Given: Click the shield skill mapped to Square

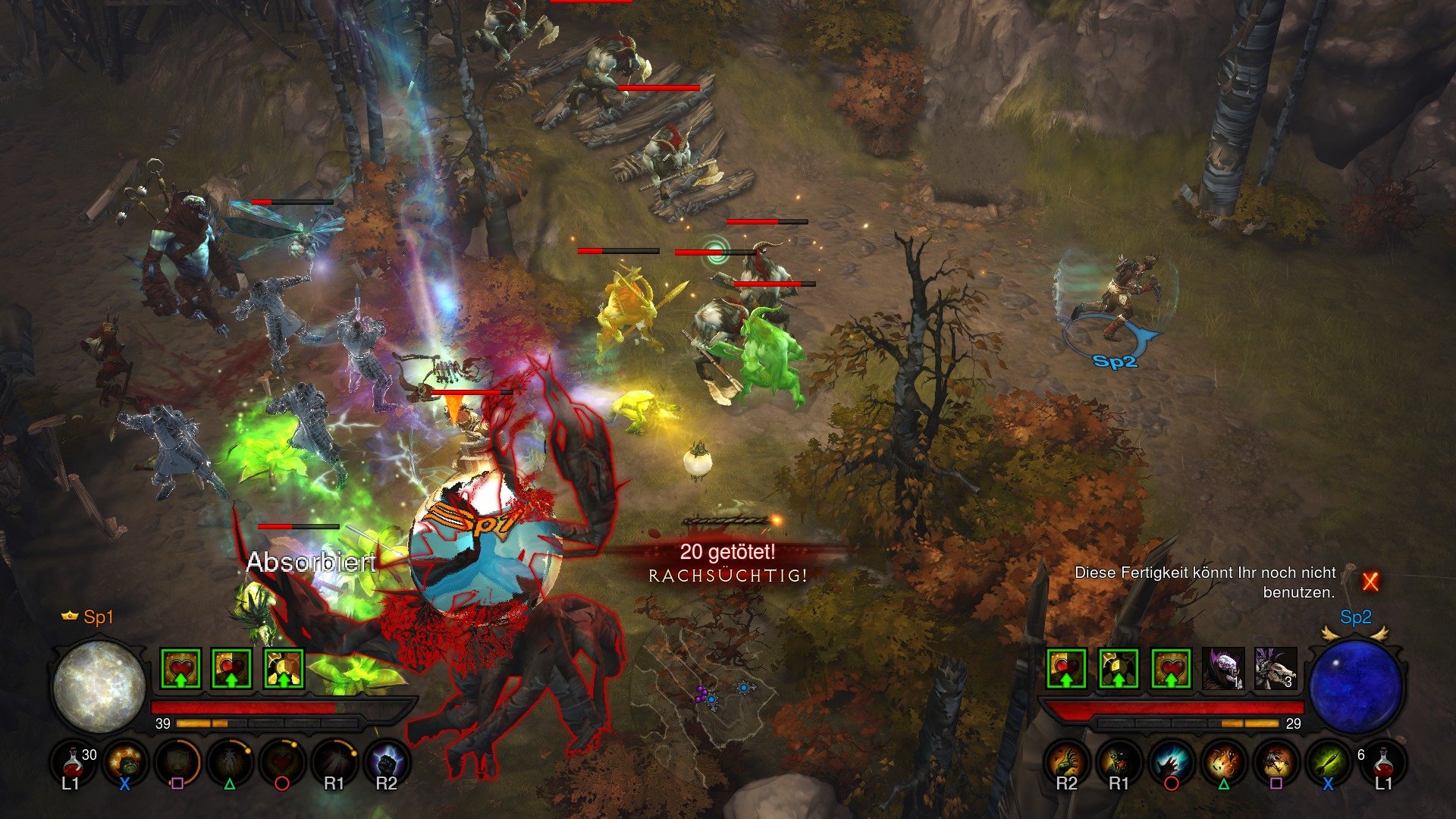Looking at the screenshot, I should coord(180,761).
